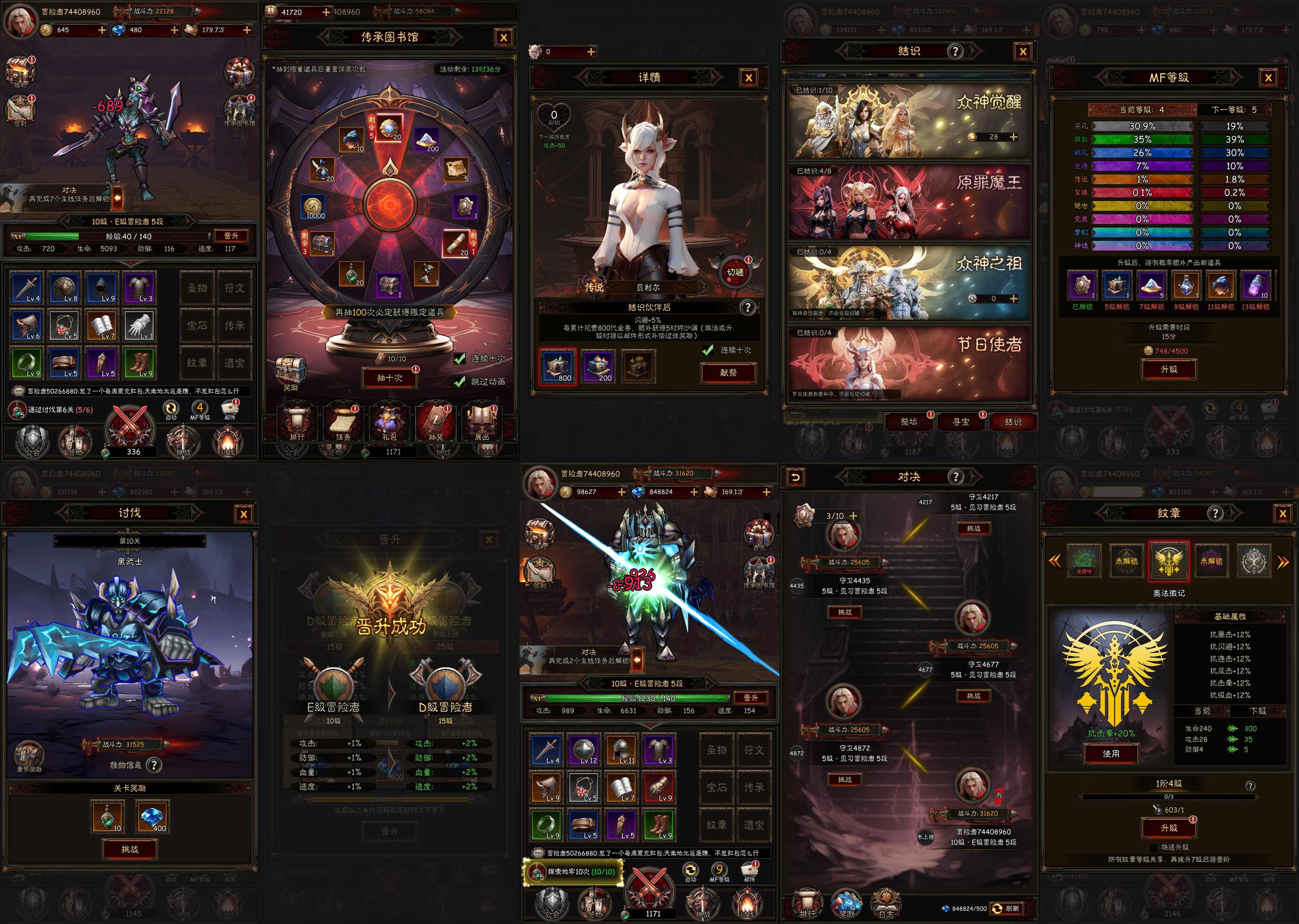The image size is (1299, 924).
Task: Open the 怪物信息 help button
Action: coord(154,765)
